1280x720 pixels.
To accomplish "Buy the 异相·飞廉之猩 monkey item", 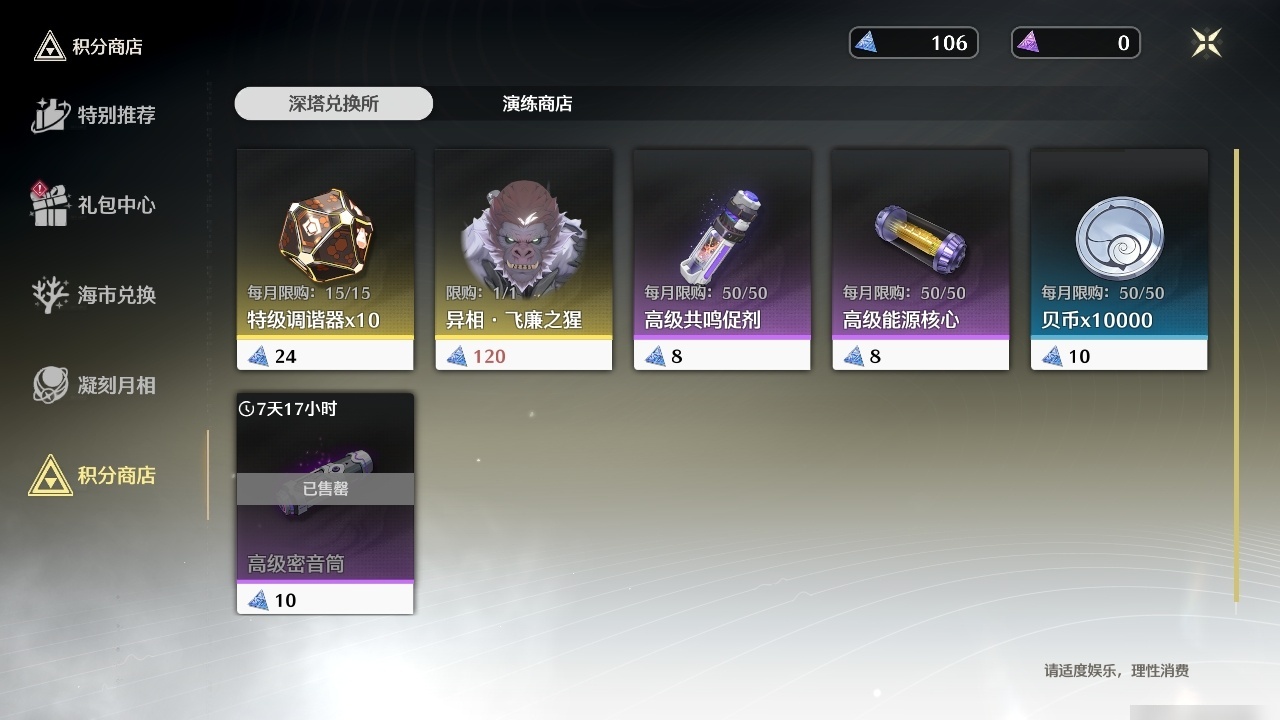I will 523,257.
